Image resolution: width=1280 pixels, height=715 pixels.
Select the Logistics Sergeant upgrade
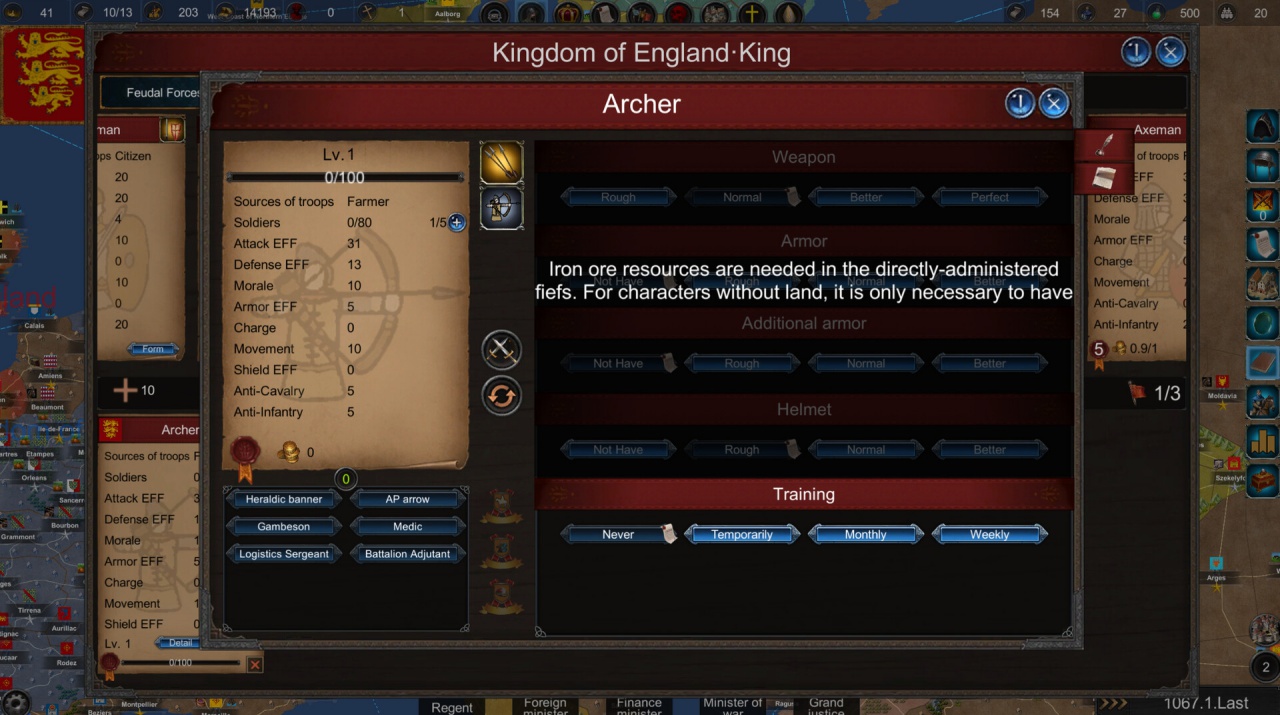284,554
